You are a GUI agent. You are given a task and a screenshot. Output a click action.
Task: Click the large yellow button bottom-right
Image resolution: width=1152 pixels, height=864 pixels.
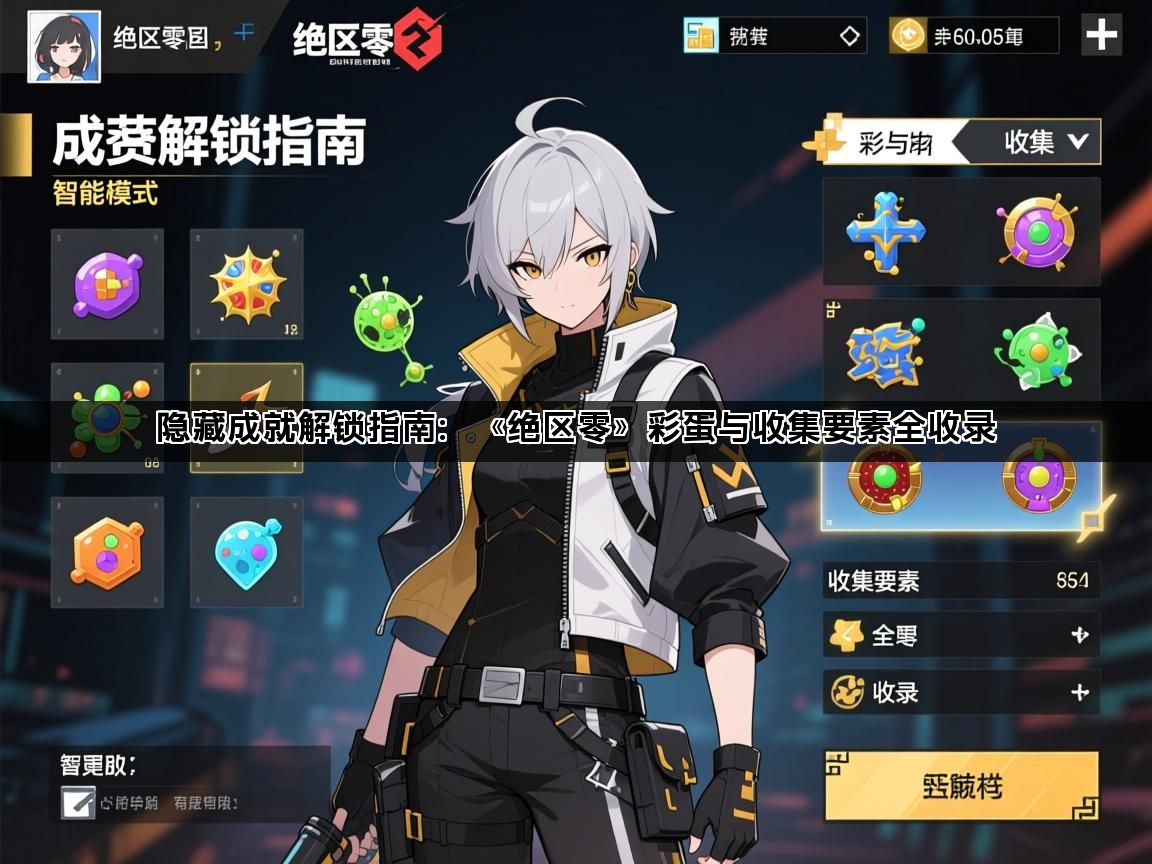tap(961, 786)
